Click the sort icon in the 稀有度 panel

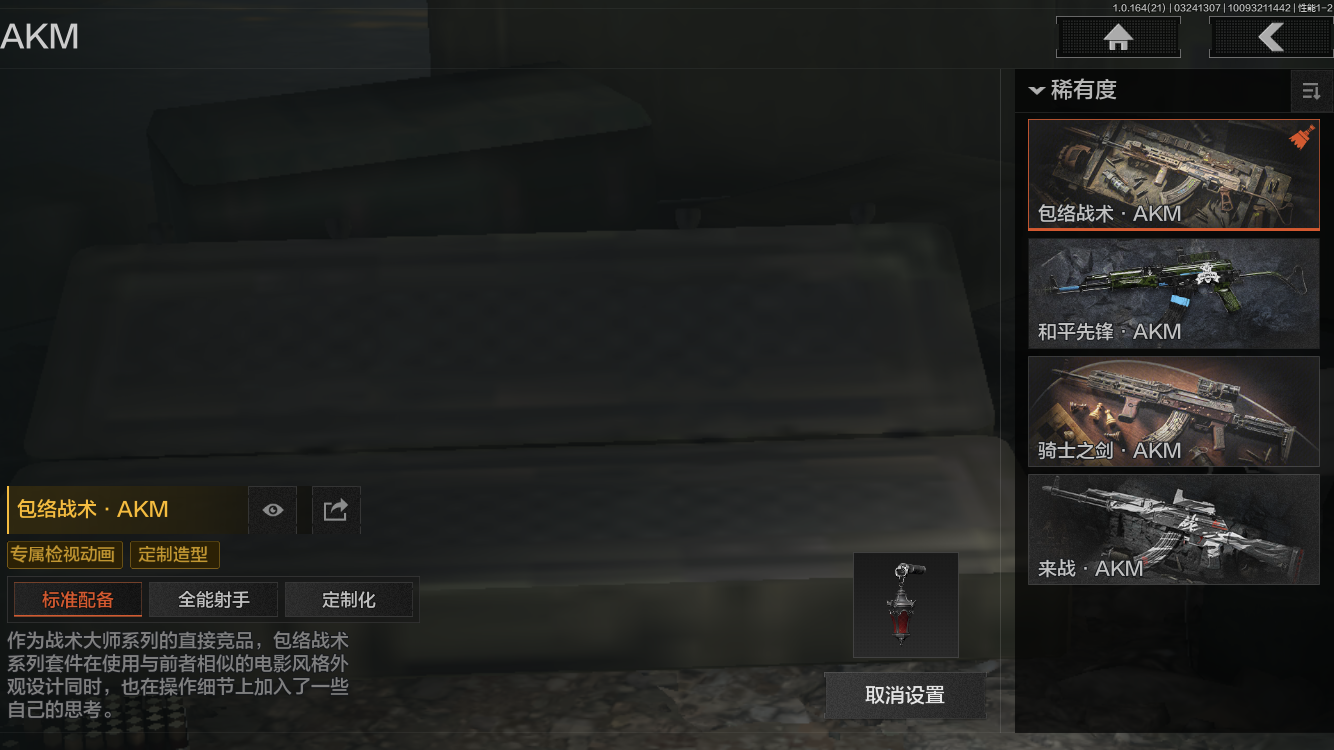point(1311,91)
